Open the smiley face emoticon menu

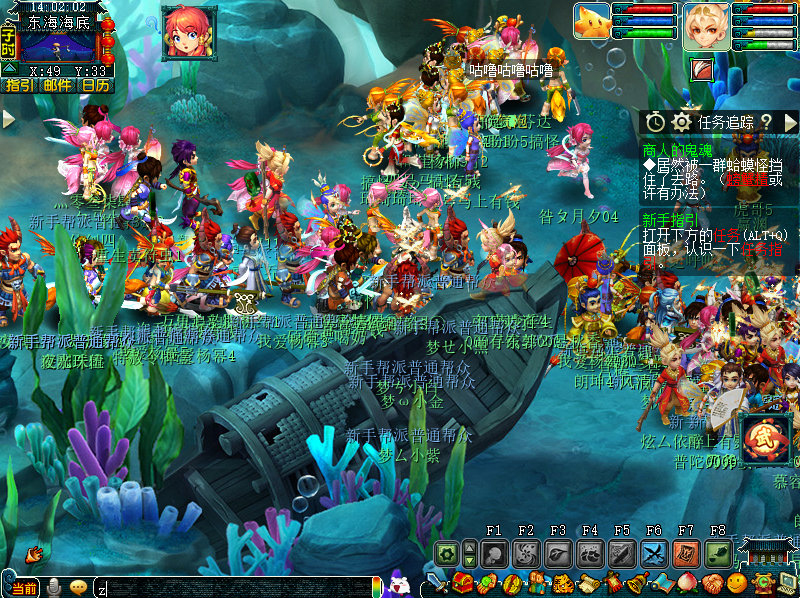[x=737, y=583]
